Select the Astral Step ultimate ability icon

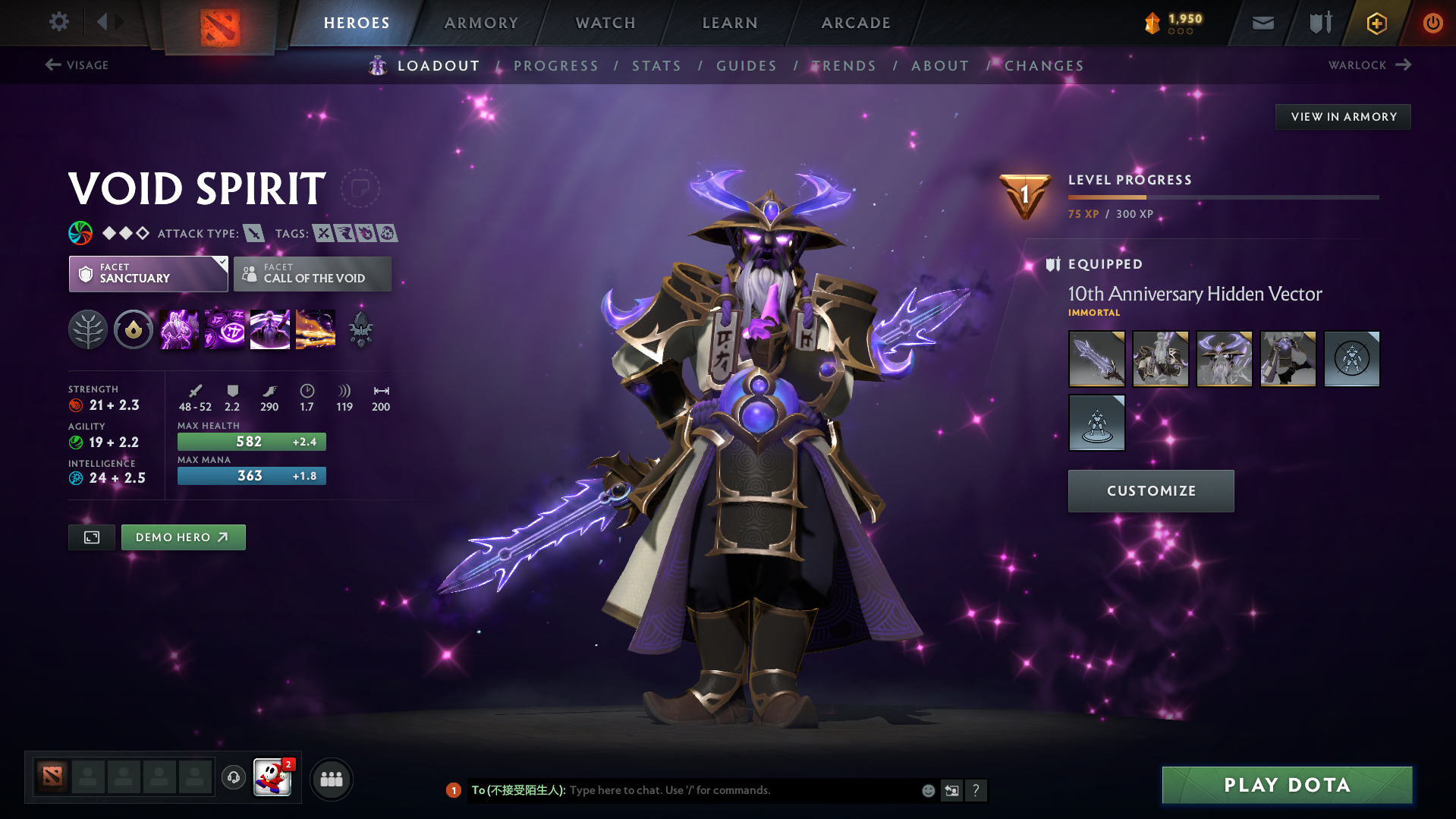[x=315, y=329]
